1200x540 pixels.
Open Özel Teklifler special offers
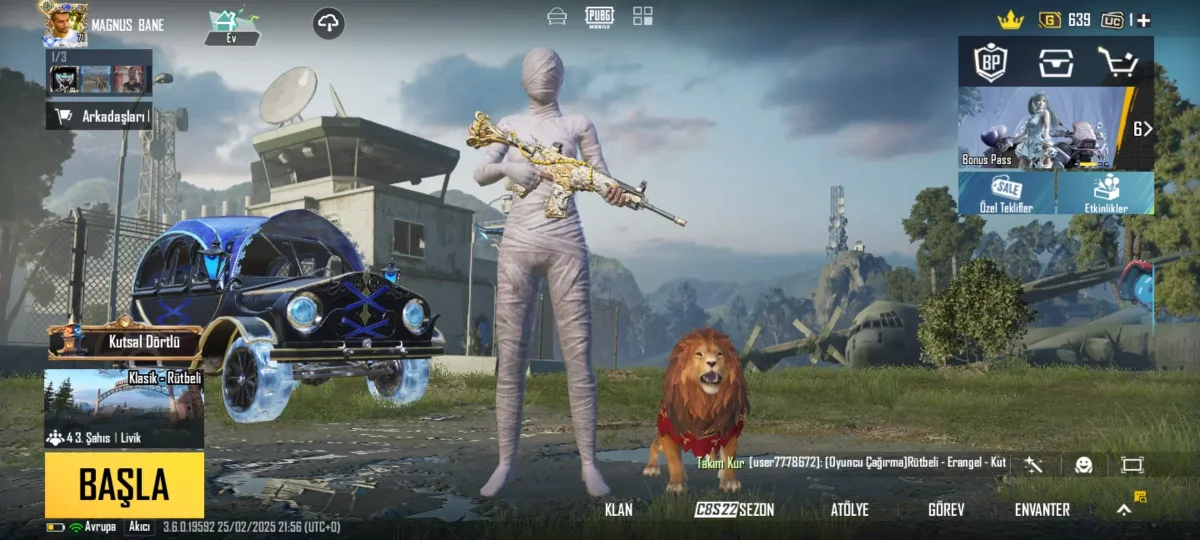pos(1006,193)
